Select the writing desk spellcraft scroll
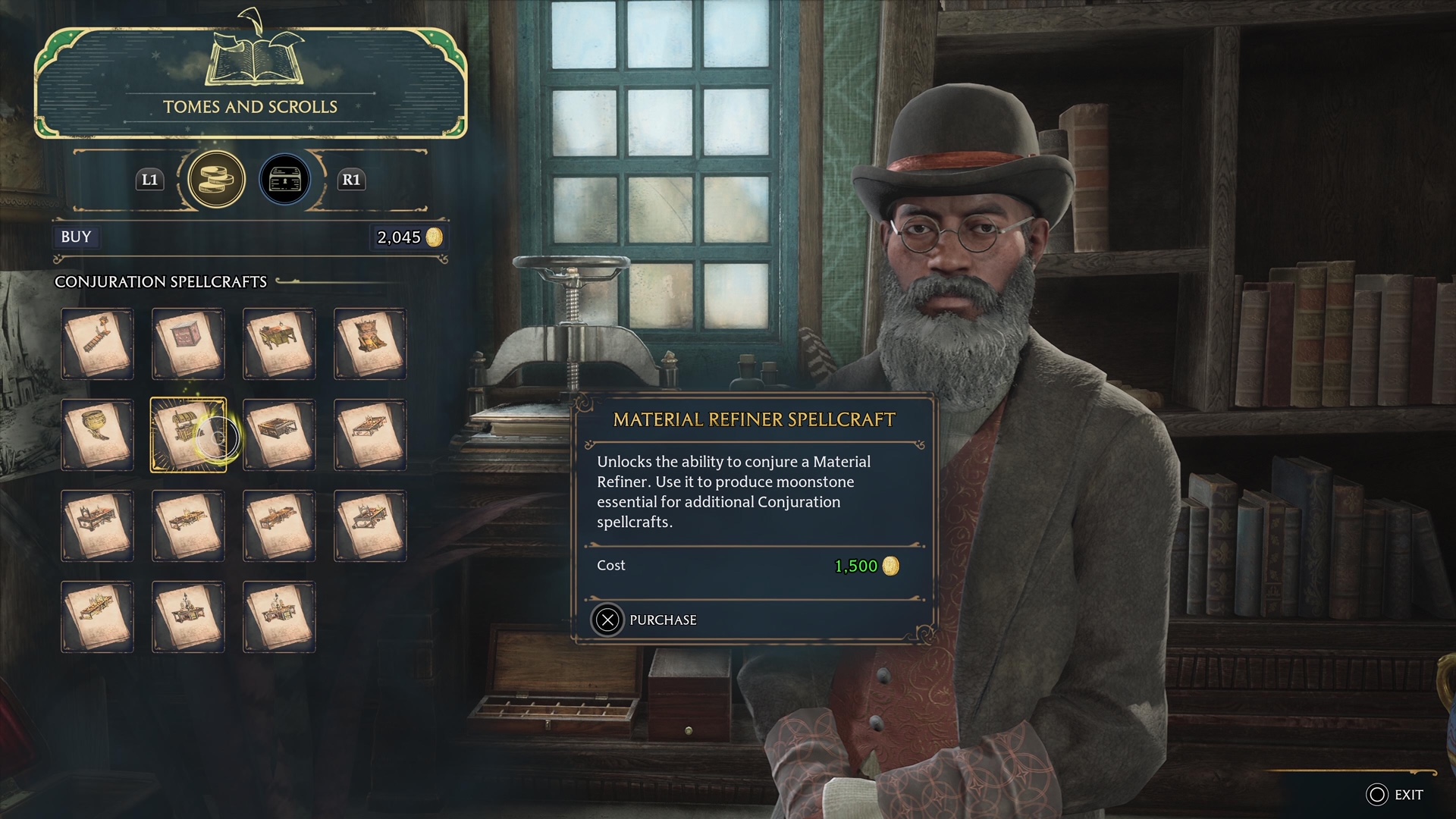Viewport: 1456px width, 819px height. coord(279,344)
